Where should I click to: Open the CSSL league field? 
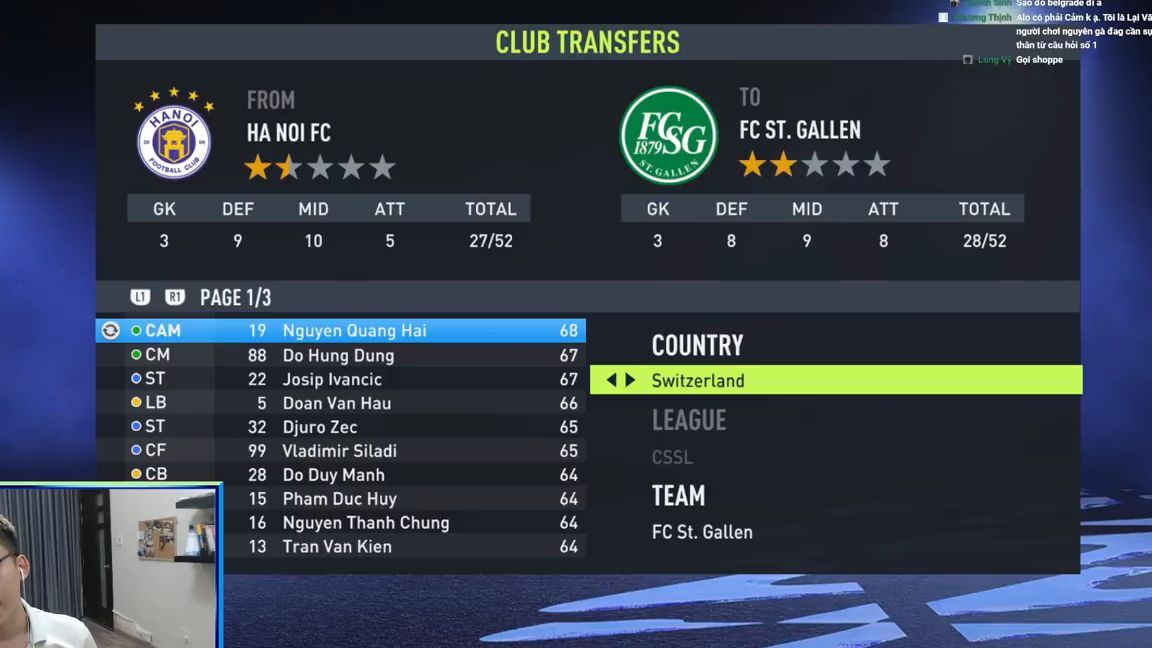672,457
